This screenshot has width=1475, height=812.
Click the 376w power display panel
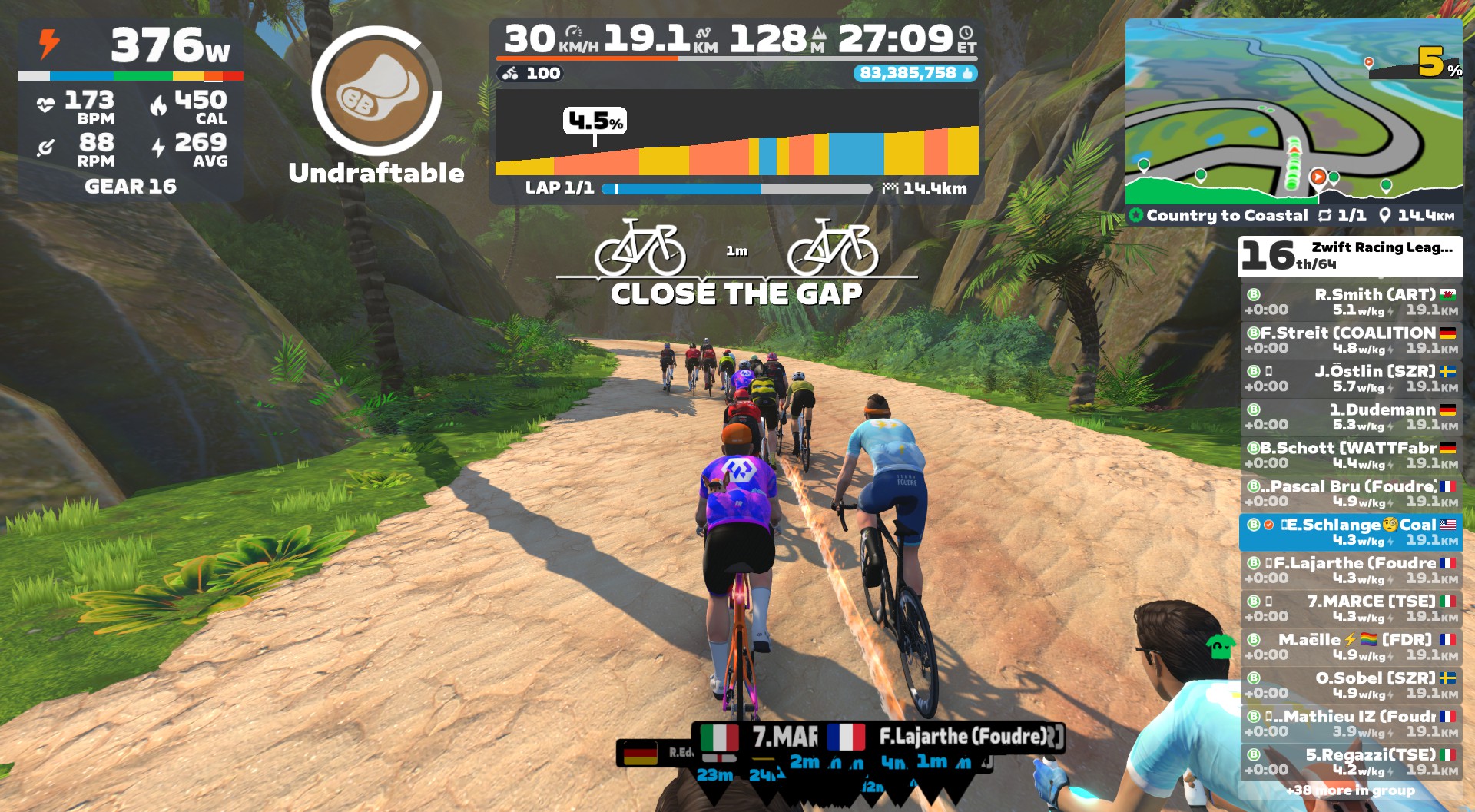click(x=131, y=46)
